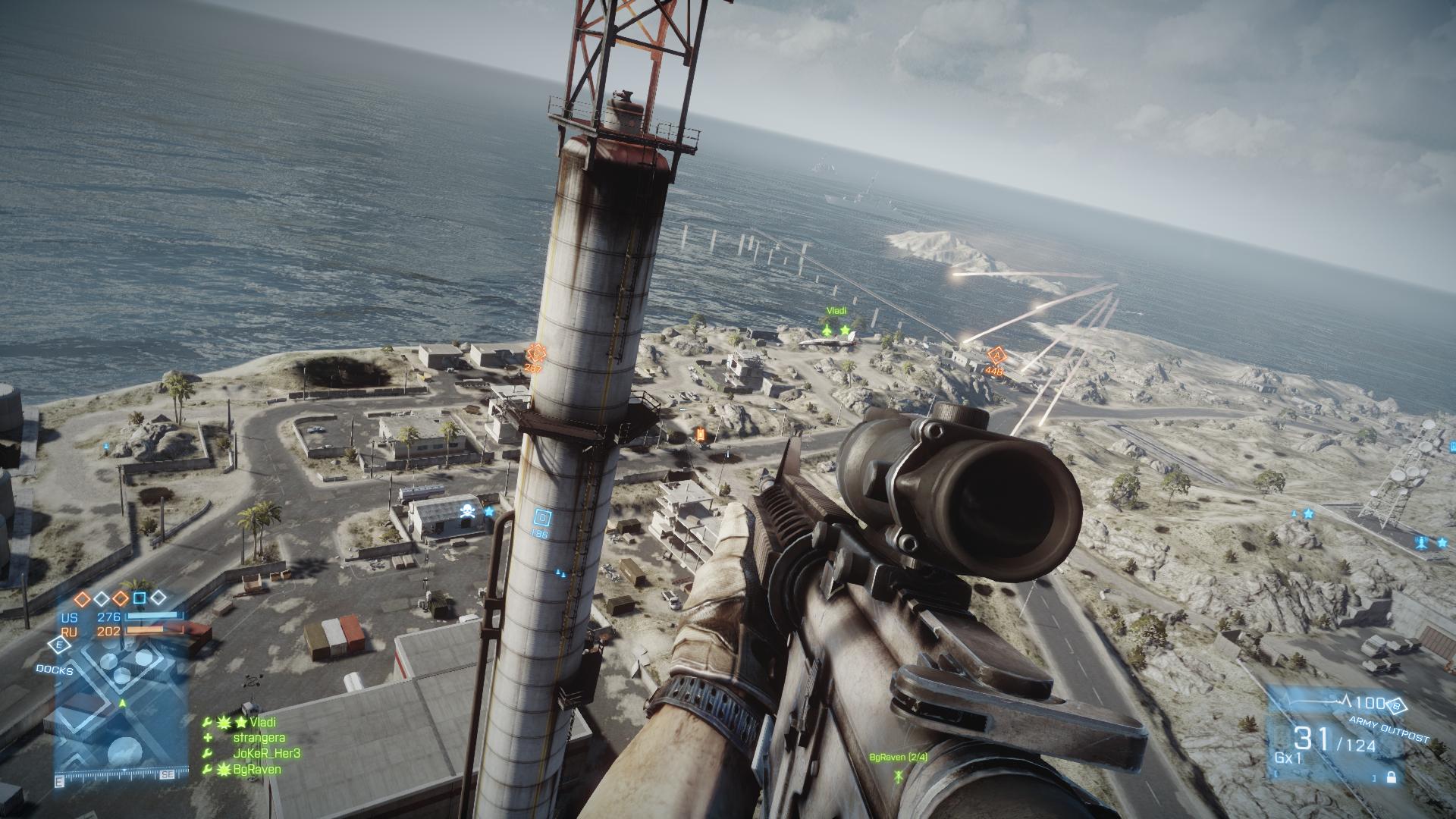Screen dimensions: 1456x819
Task: Select the blue D objective marker
Action: 541,519
